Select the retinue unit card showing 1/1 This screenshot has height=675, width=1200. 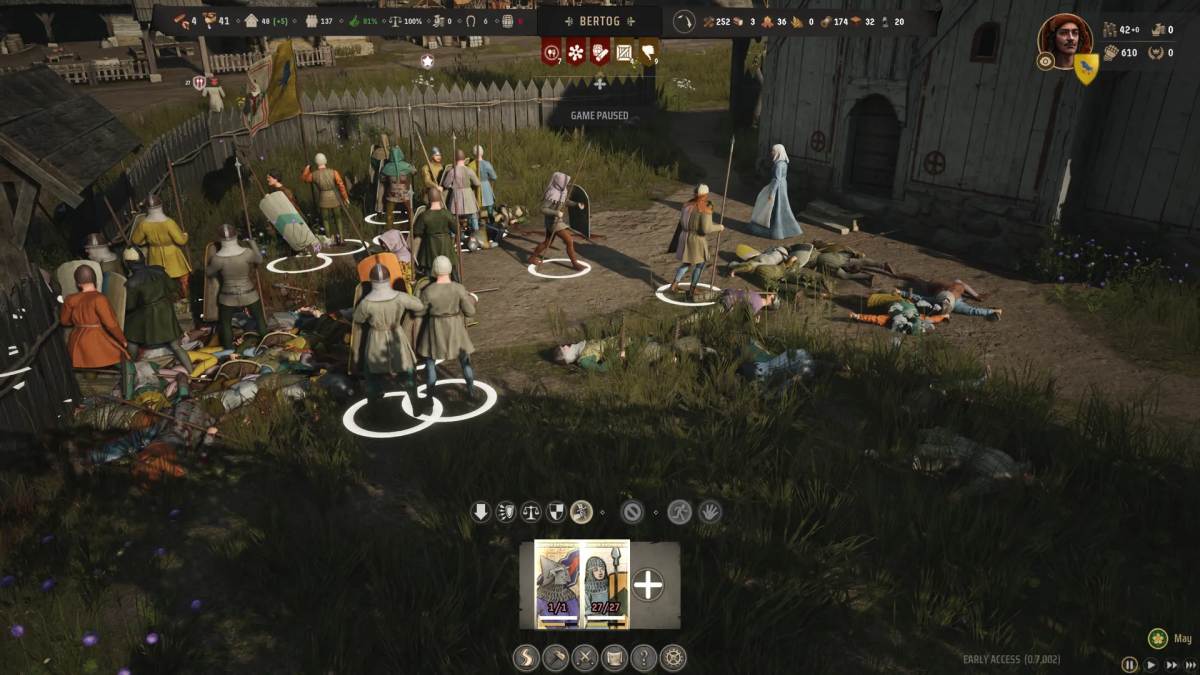(557, 584)
